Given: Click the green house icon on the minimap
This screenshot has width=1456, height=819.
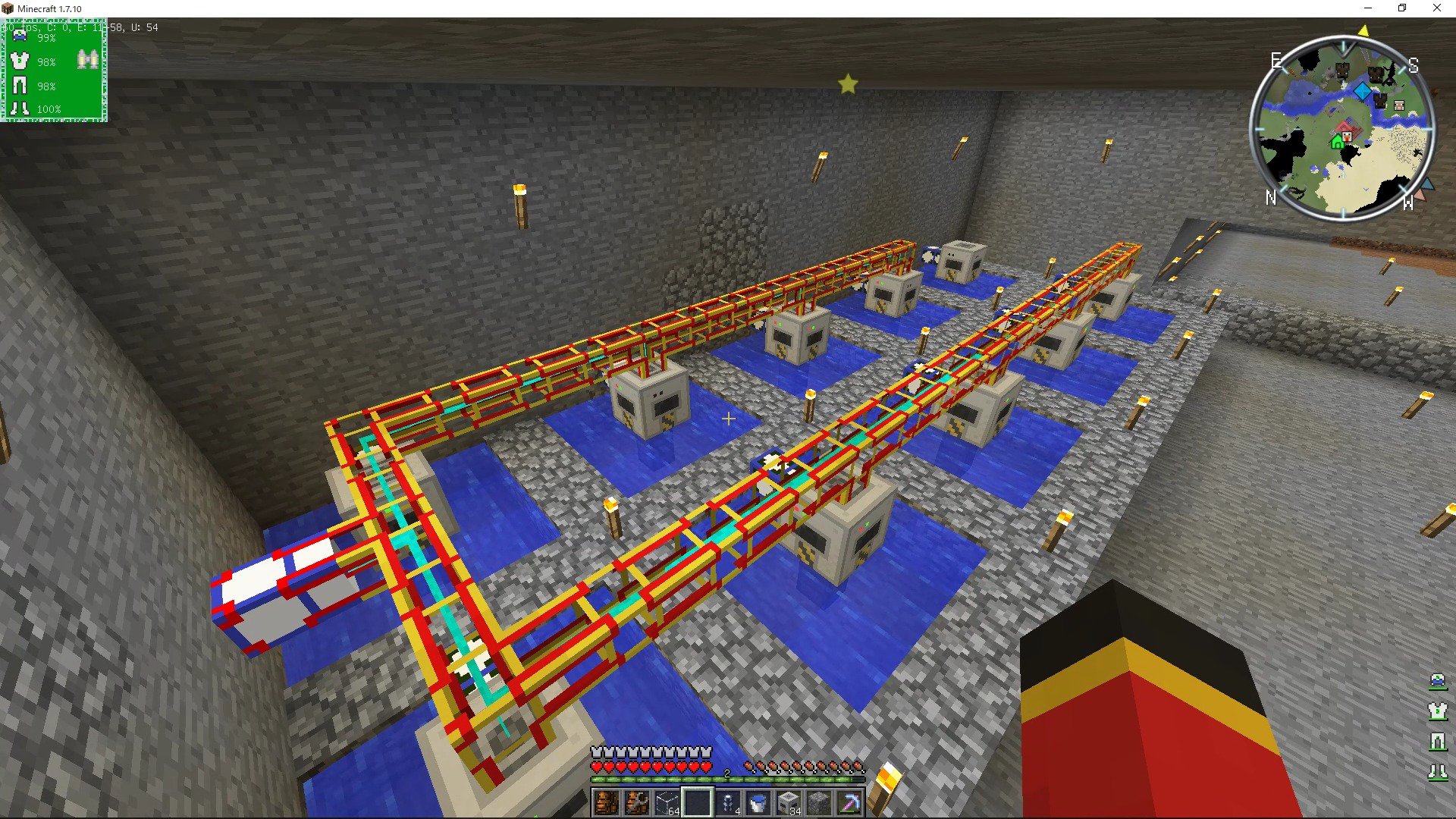Looking at the screenshot, I should pos(1338,140).
